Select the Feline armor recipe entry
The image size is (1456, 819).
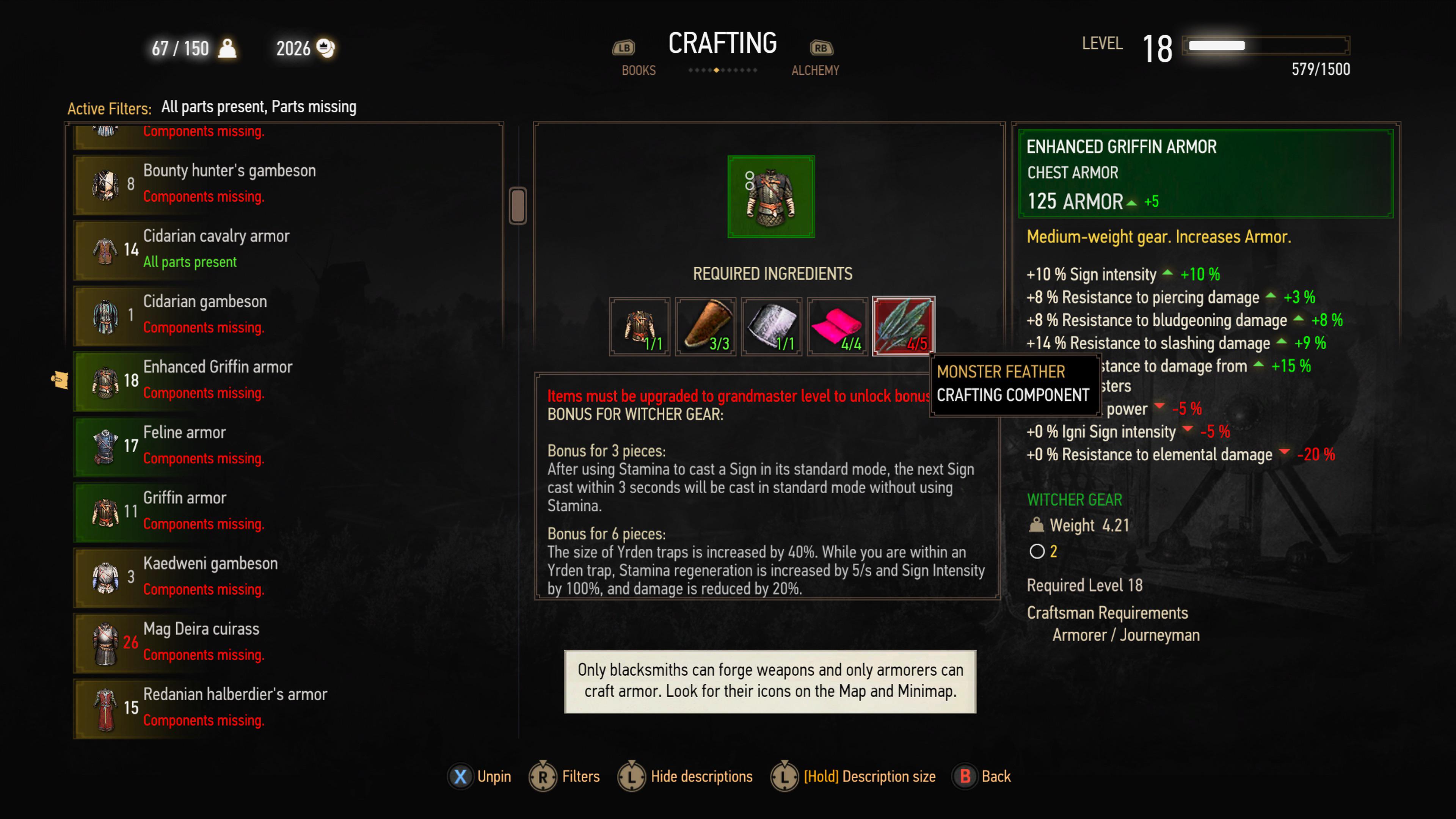tap(226, 446)
